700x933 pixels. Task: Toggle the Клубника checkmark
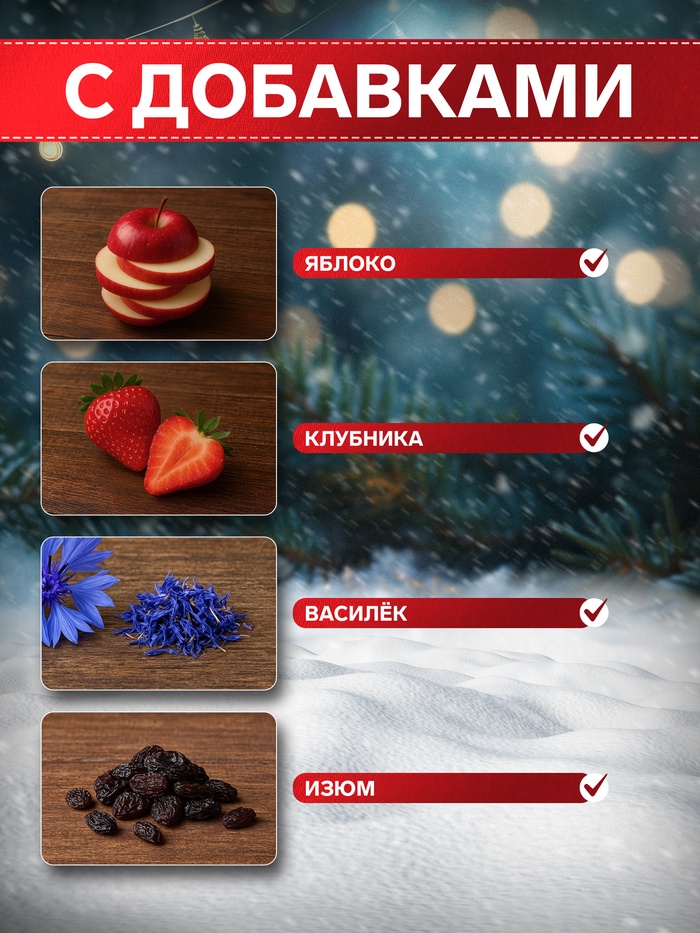click(x=594, y=438)
